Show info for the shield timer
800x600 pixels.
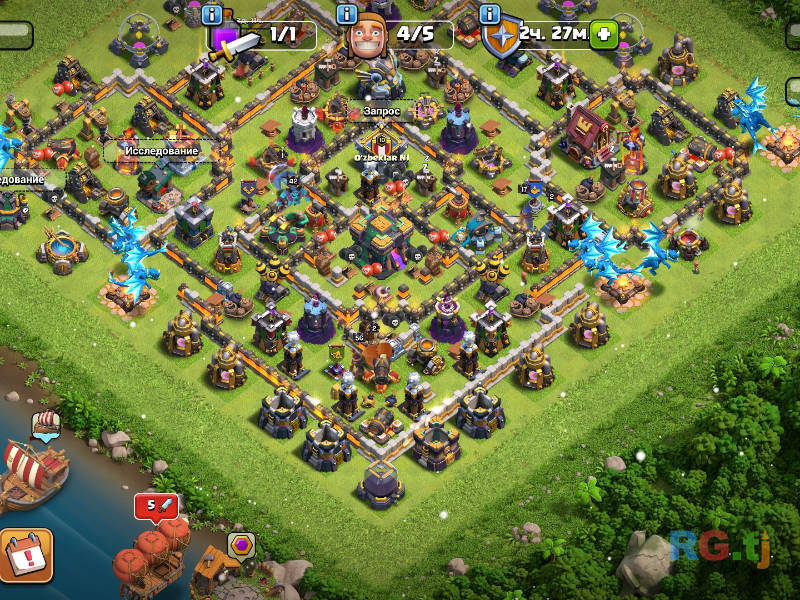click(490, 14)
